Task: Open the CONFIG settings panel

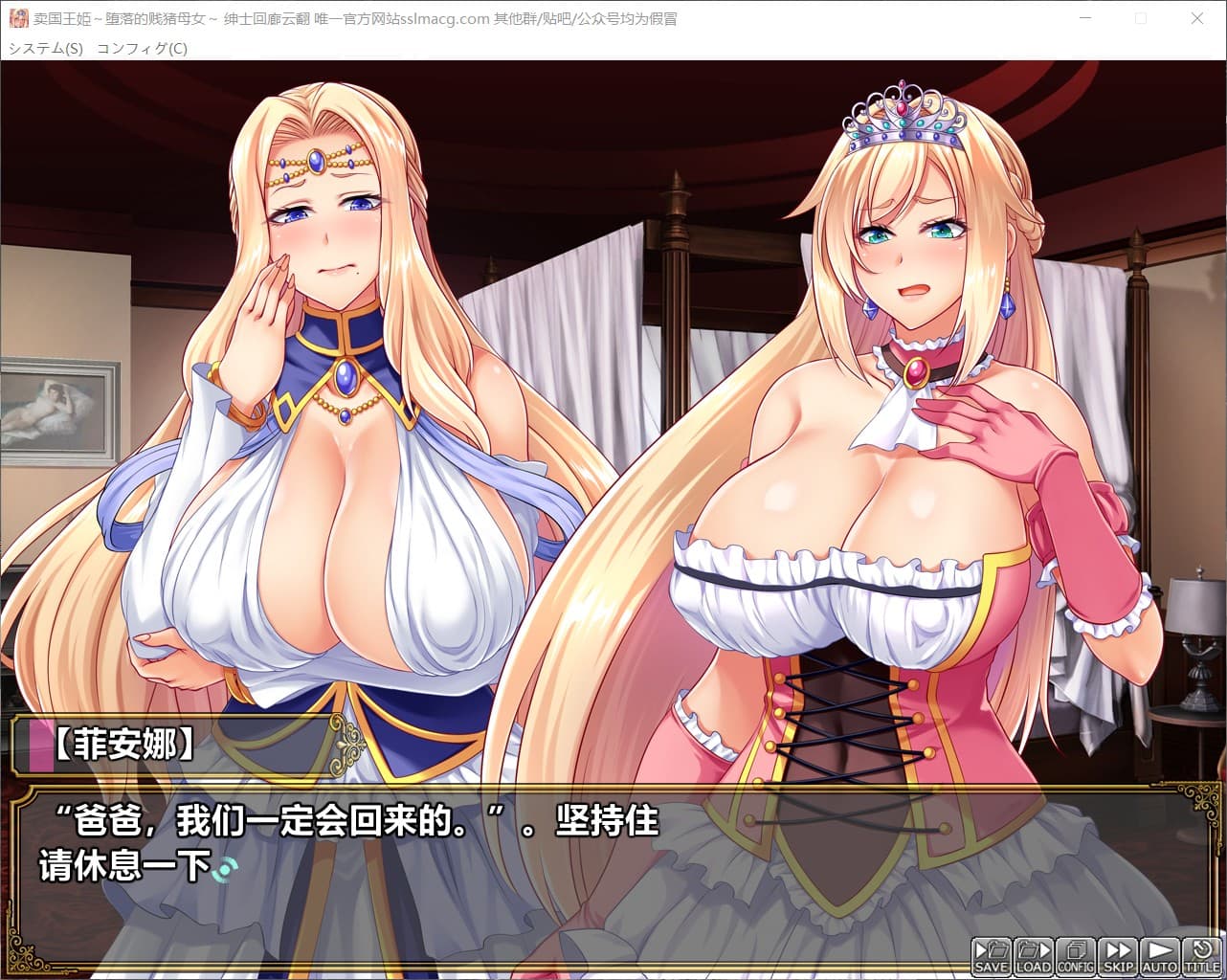Action: coord(1076,955)
